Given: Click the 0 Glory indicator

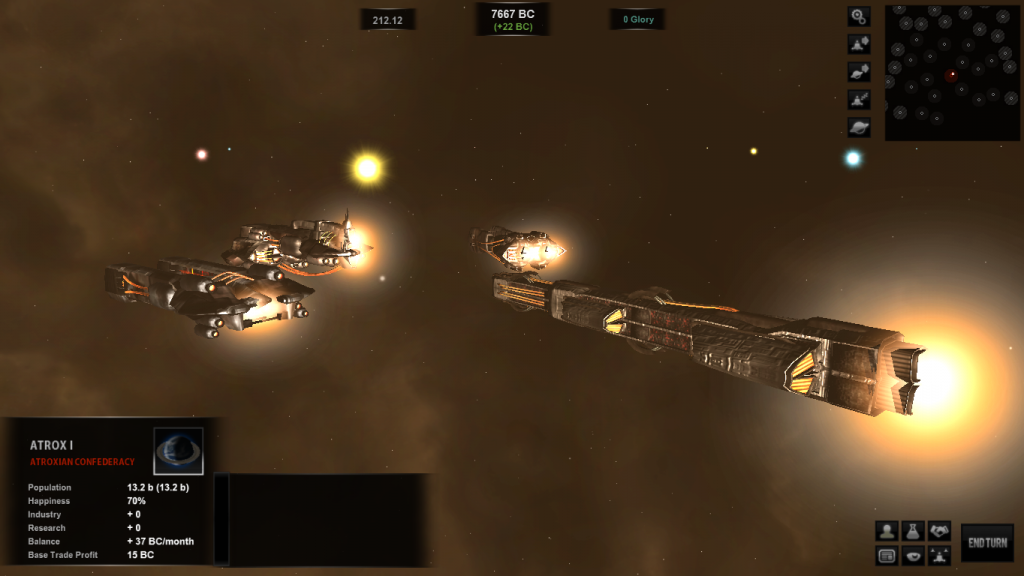Looking at the screenshot, I should pos(638,19).
